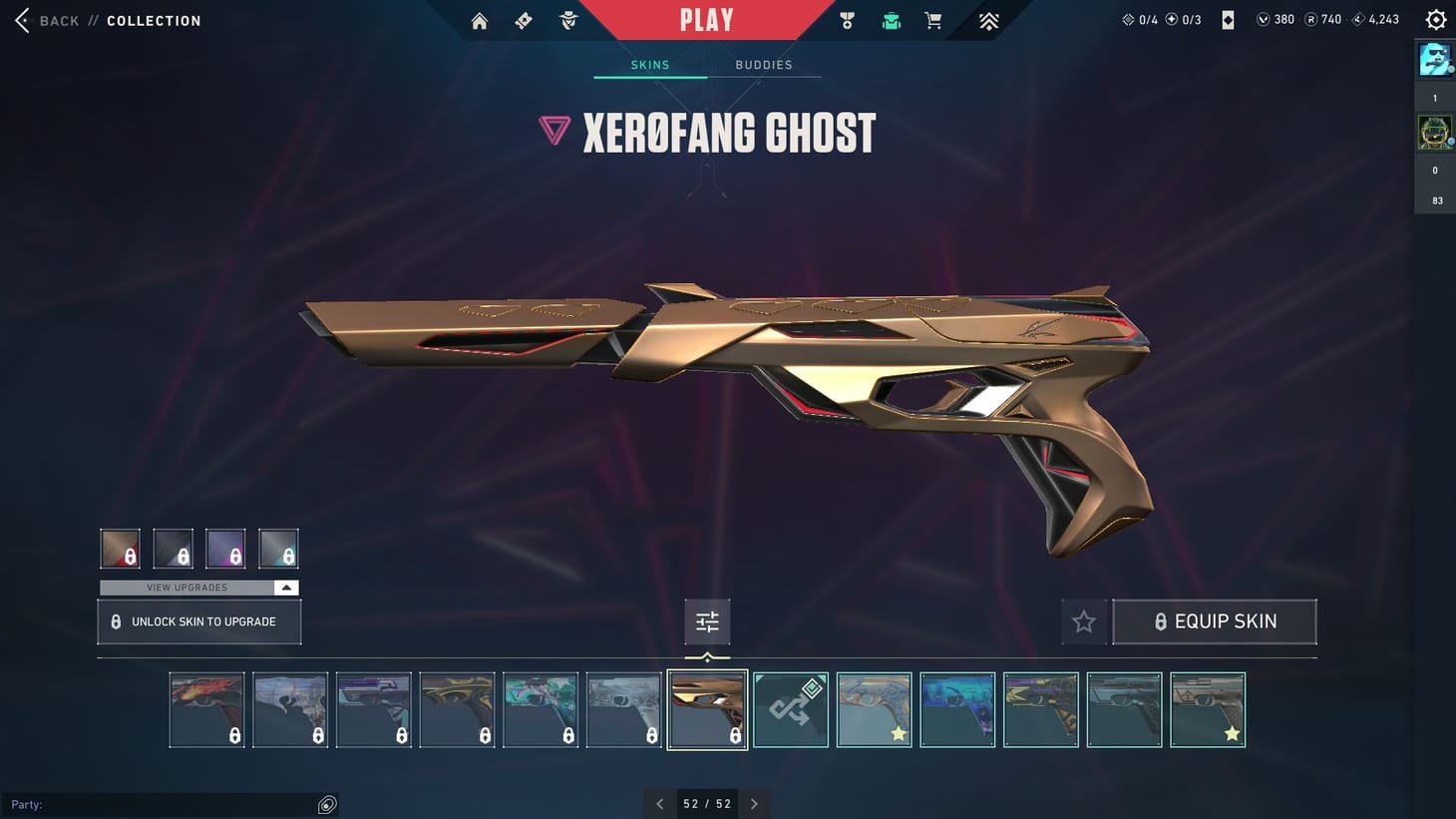Open the Collection backpack icon
Screen dimensions: 1456x819
(890, 20)
